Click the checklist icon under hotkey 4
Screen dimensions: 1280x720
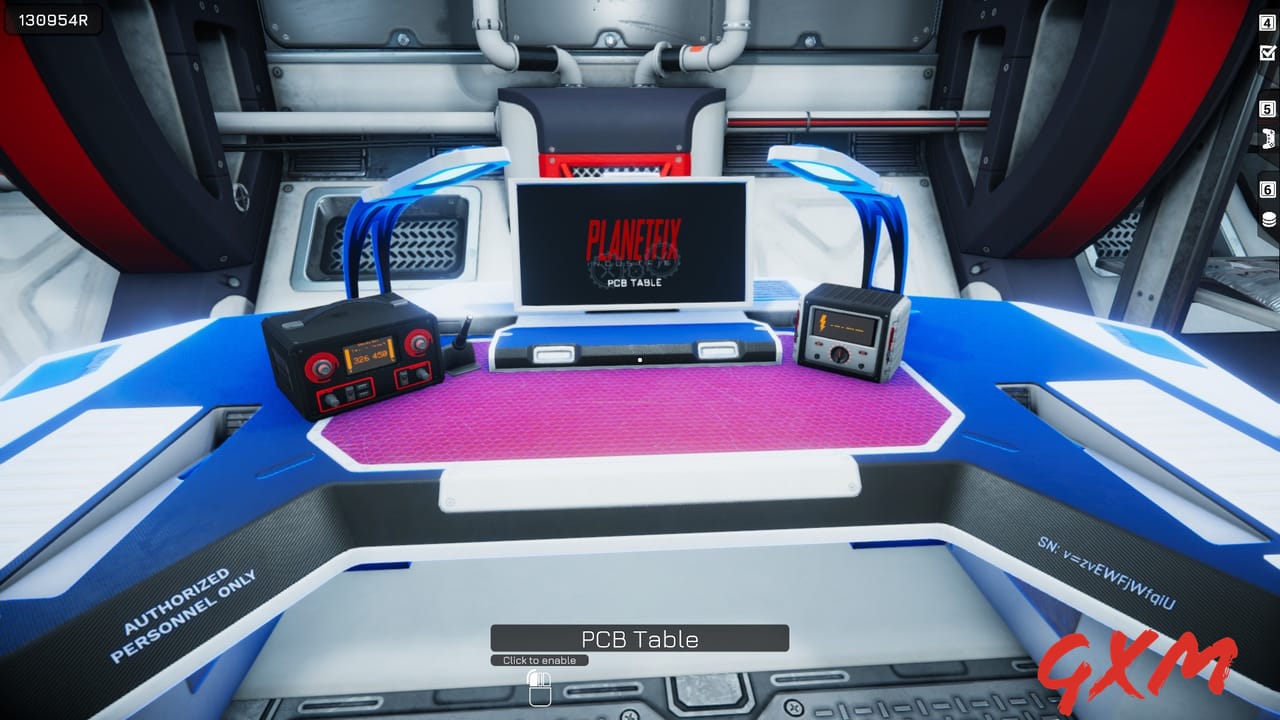click(x=1268, y=52)
